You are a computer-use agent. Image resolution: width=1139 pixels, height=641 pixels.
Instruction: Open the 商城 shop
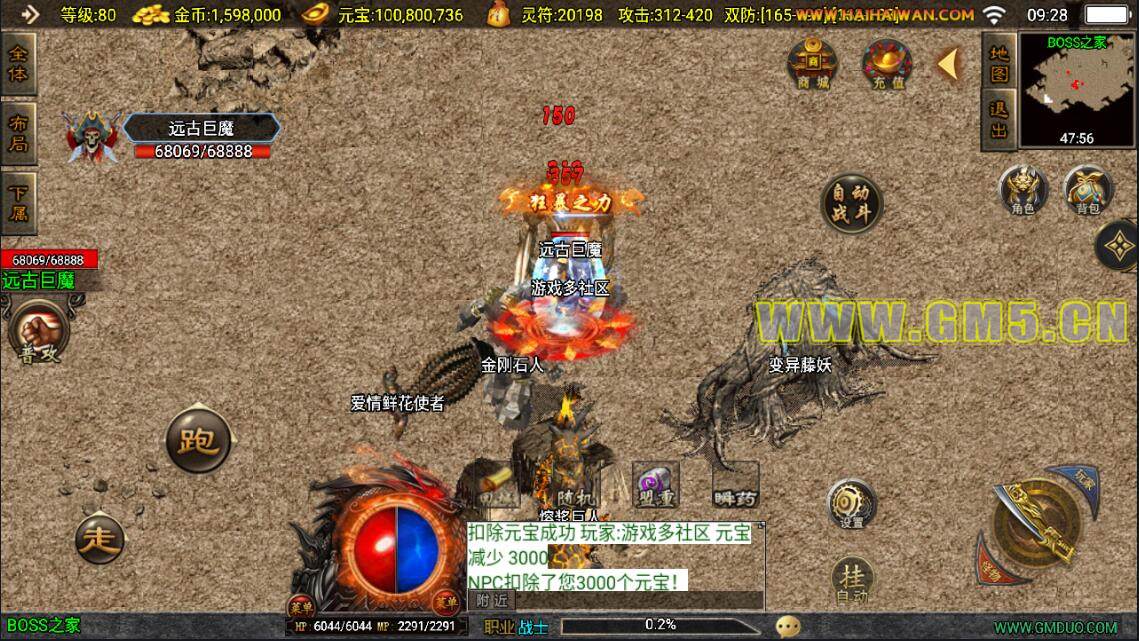click(813, 64)
